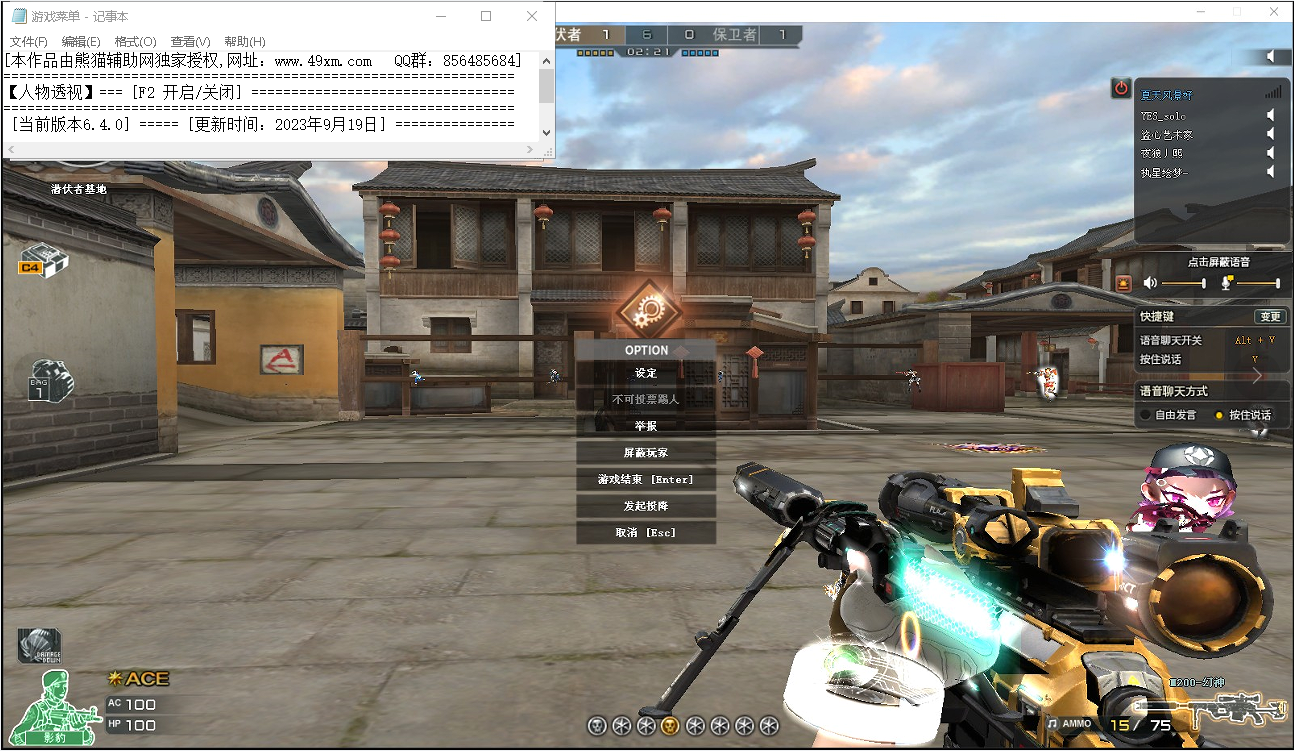Click the speaker volume icon in the voice panel
This screenshot has height=751, width=1294.
coord(1150,282)
